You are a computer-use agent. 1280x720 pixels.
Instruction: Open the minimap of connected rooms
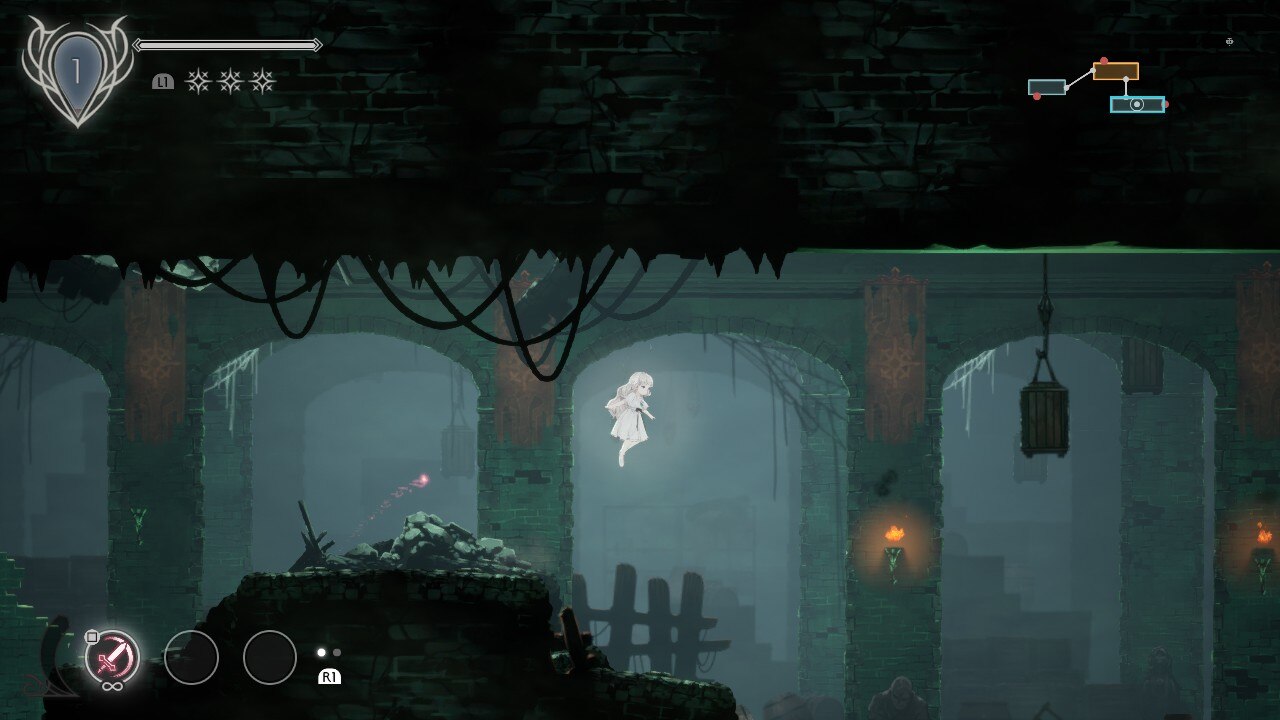coord(1097,87)
